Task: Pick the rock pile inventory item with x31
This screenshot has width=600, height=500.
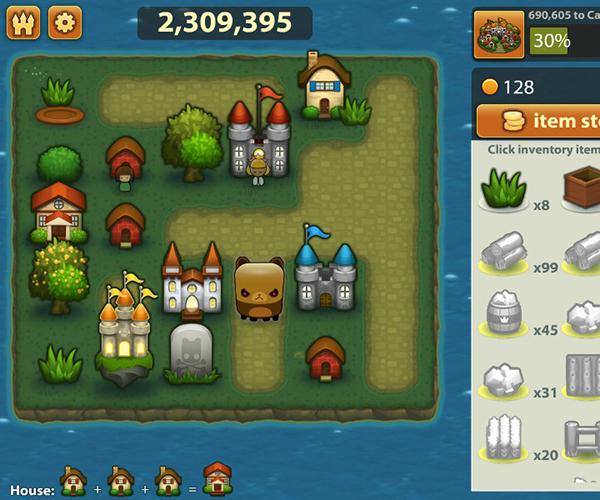Action: click(505, 378)
